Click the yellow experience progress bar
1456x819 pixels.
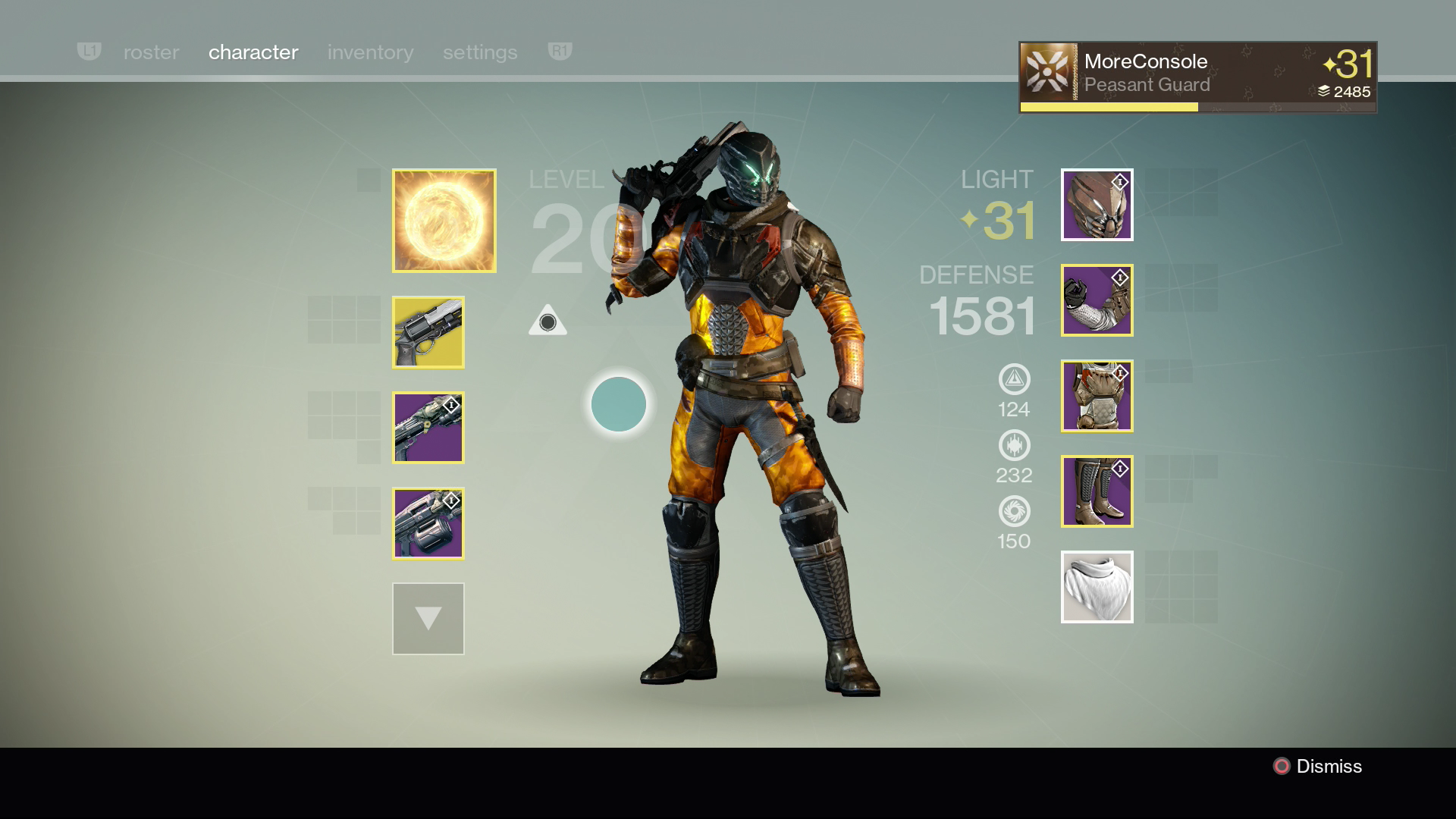tap(1109, 107)
